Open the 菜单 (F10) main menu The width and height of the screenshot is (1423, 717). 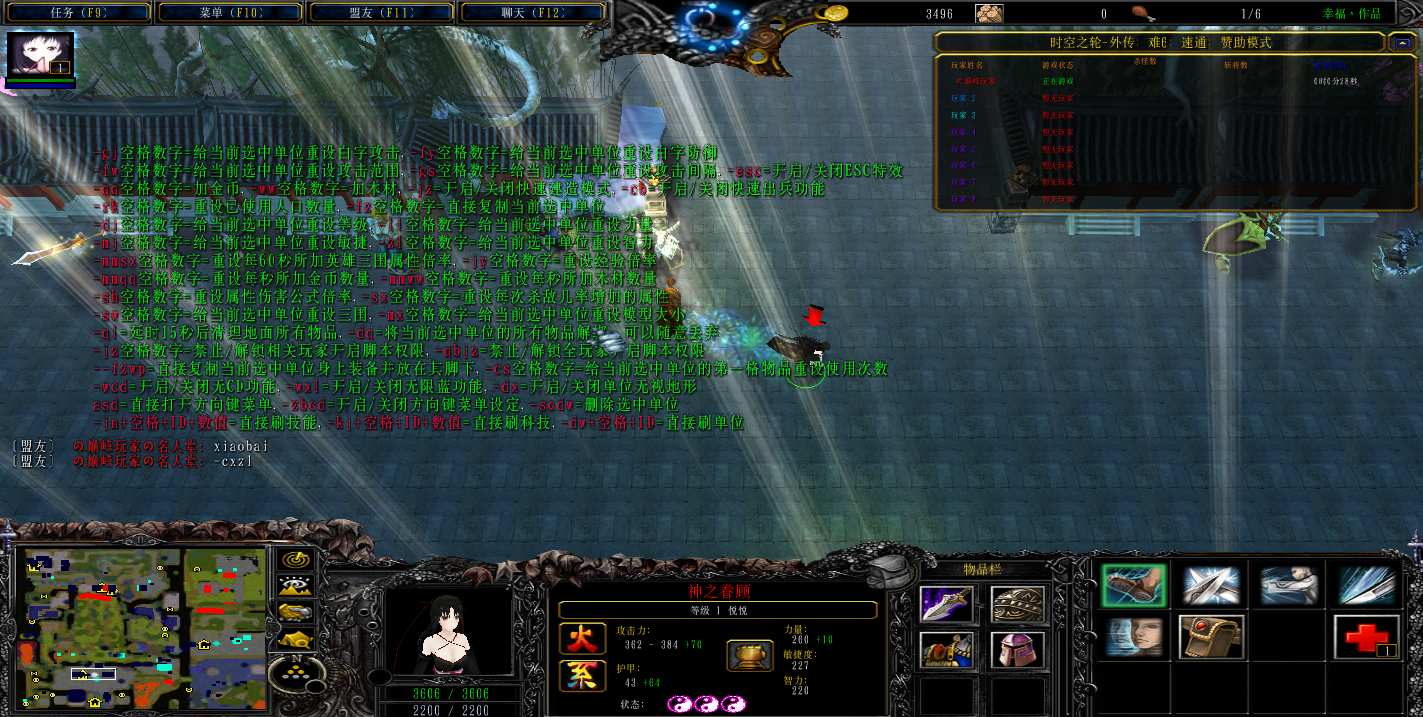click(x=230, y=13)
